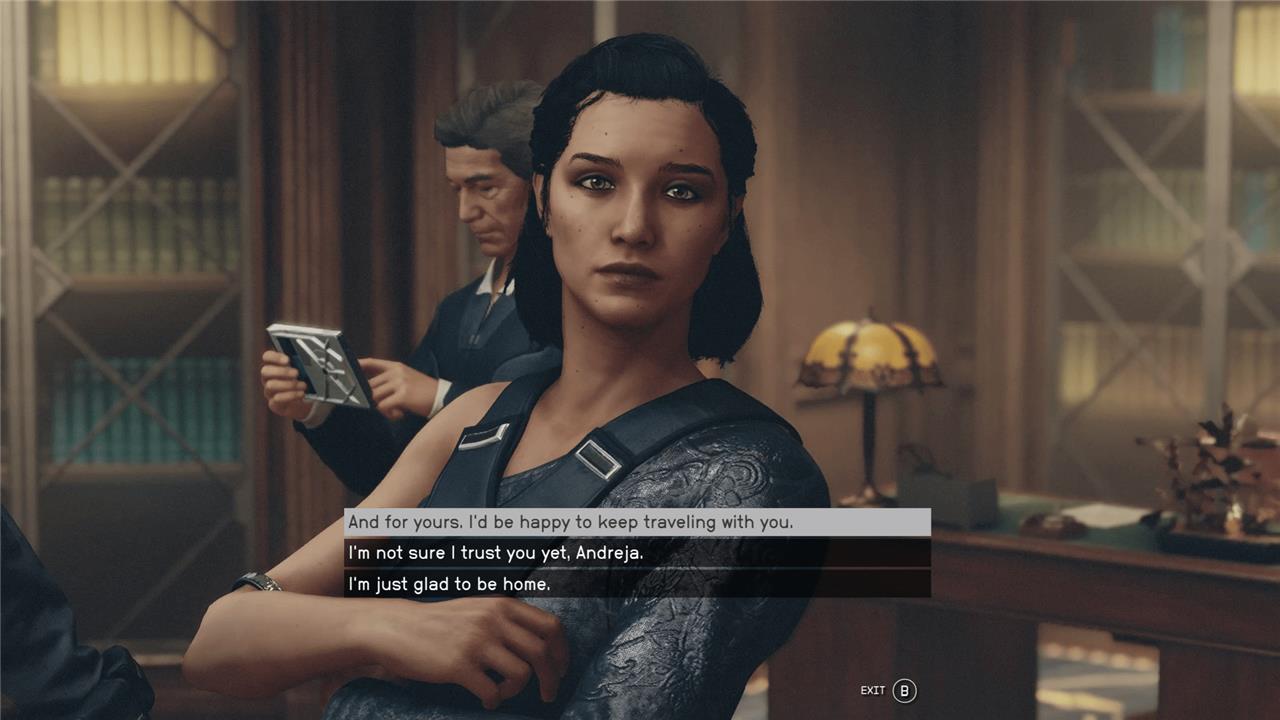The image size is (1280, 720).
Task: Pick "I'm just glad to be home" response
Action: 636,583
